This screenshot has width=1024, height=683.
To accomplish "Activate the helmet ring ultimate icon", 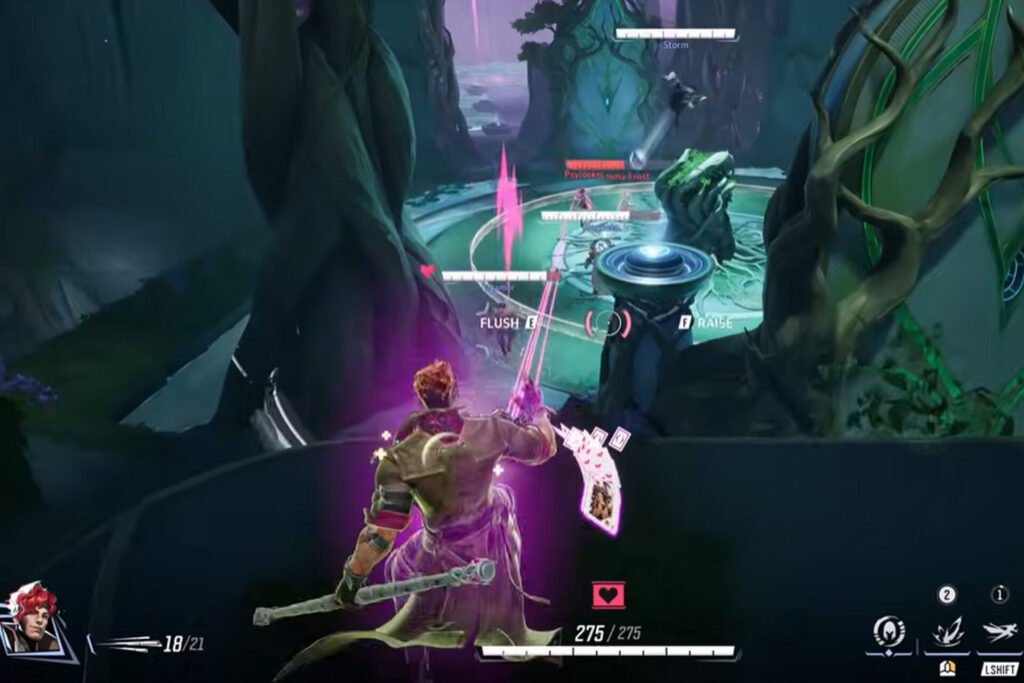I will pos(888,632).
